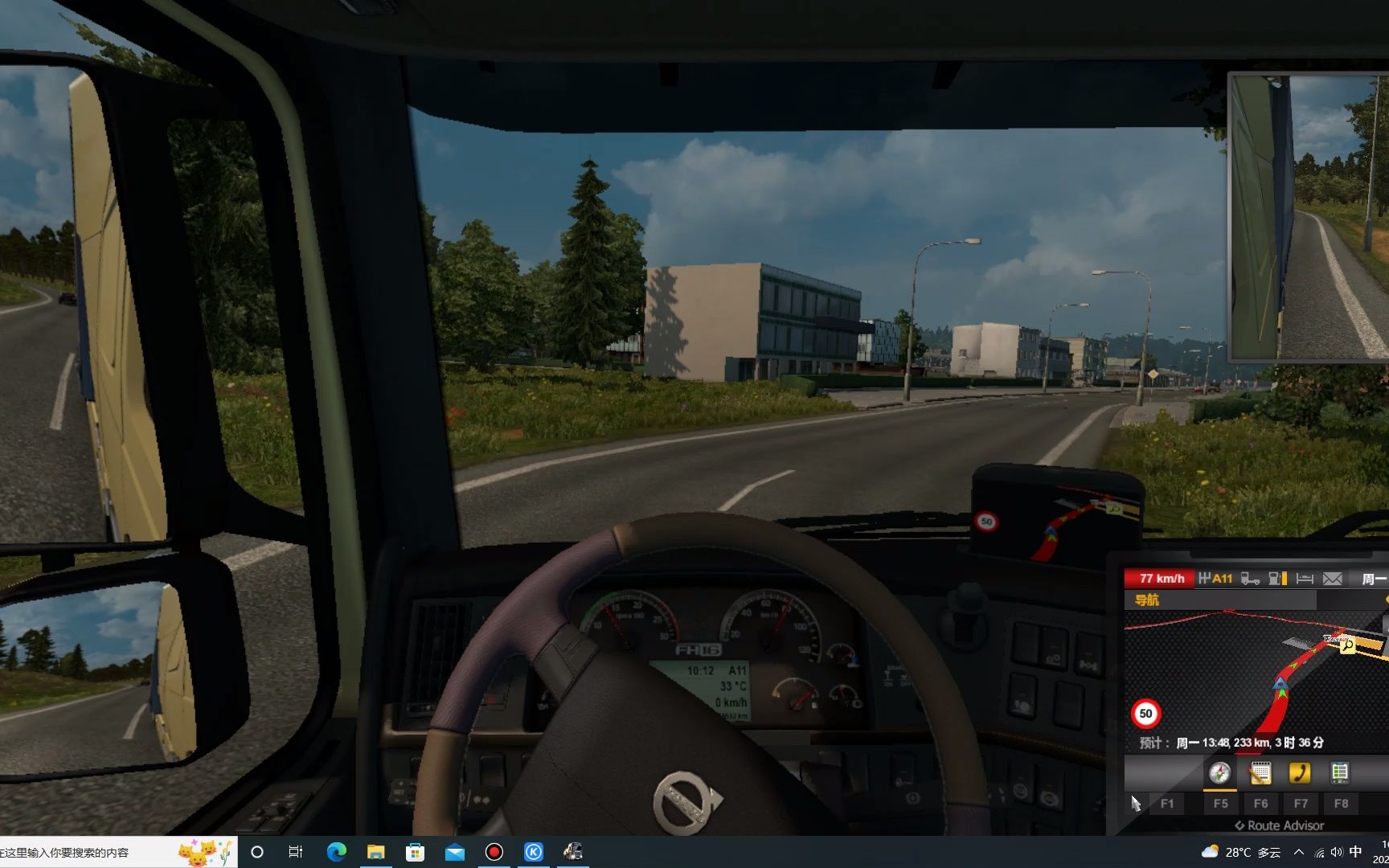Select the bed rest indicator icon
Screen dimensions: 1389x868
click(1305, 579)
